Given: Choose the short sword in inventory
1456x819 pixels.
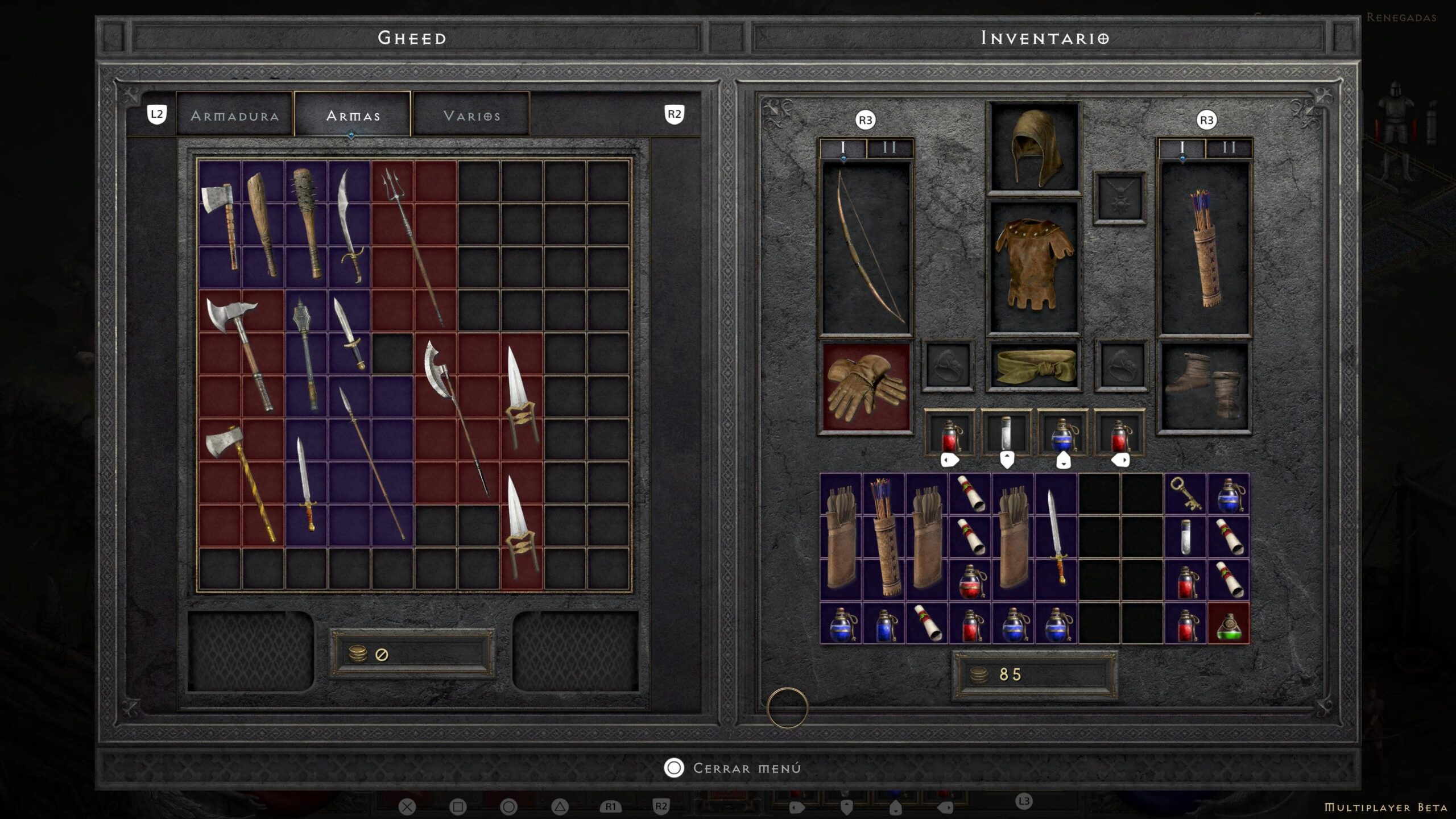Looking at the screenshot, I should tap(1056, 537).
